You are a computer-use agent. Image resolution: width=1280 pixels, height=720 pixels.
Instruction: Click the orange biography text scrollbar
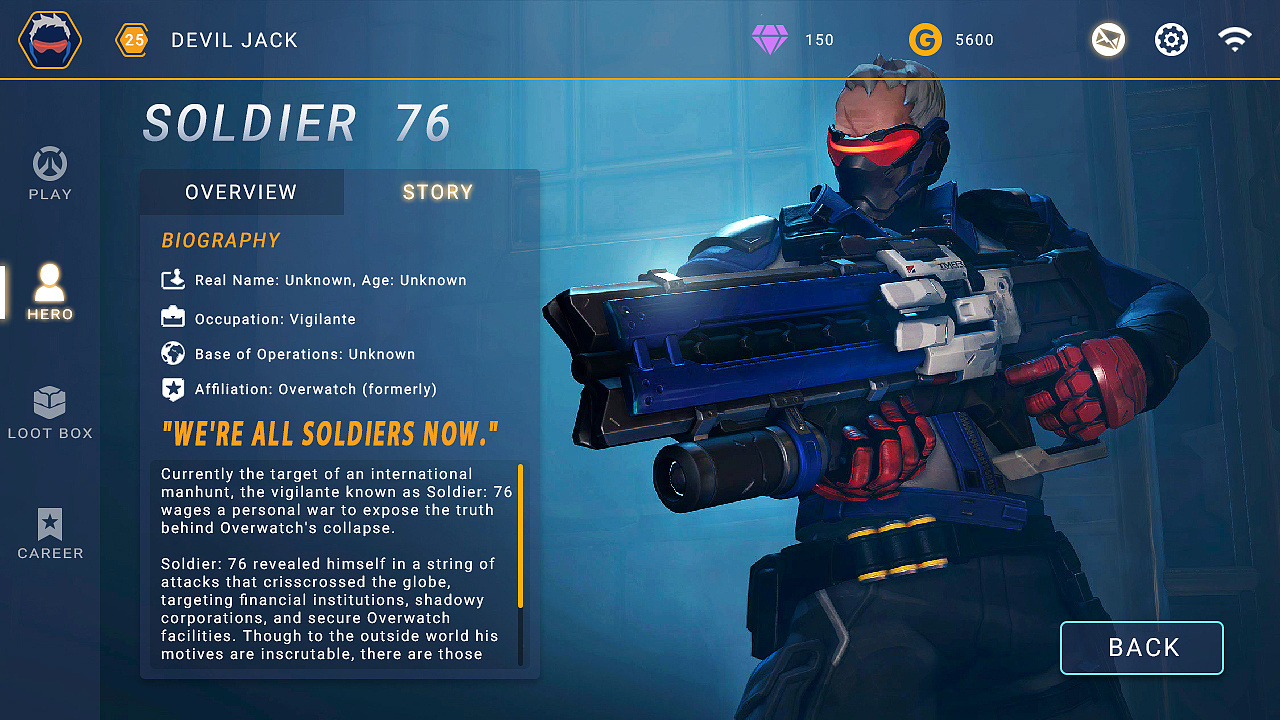(520, 535)
